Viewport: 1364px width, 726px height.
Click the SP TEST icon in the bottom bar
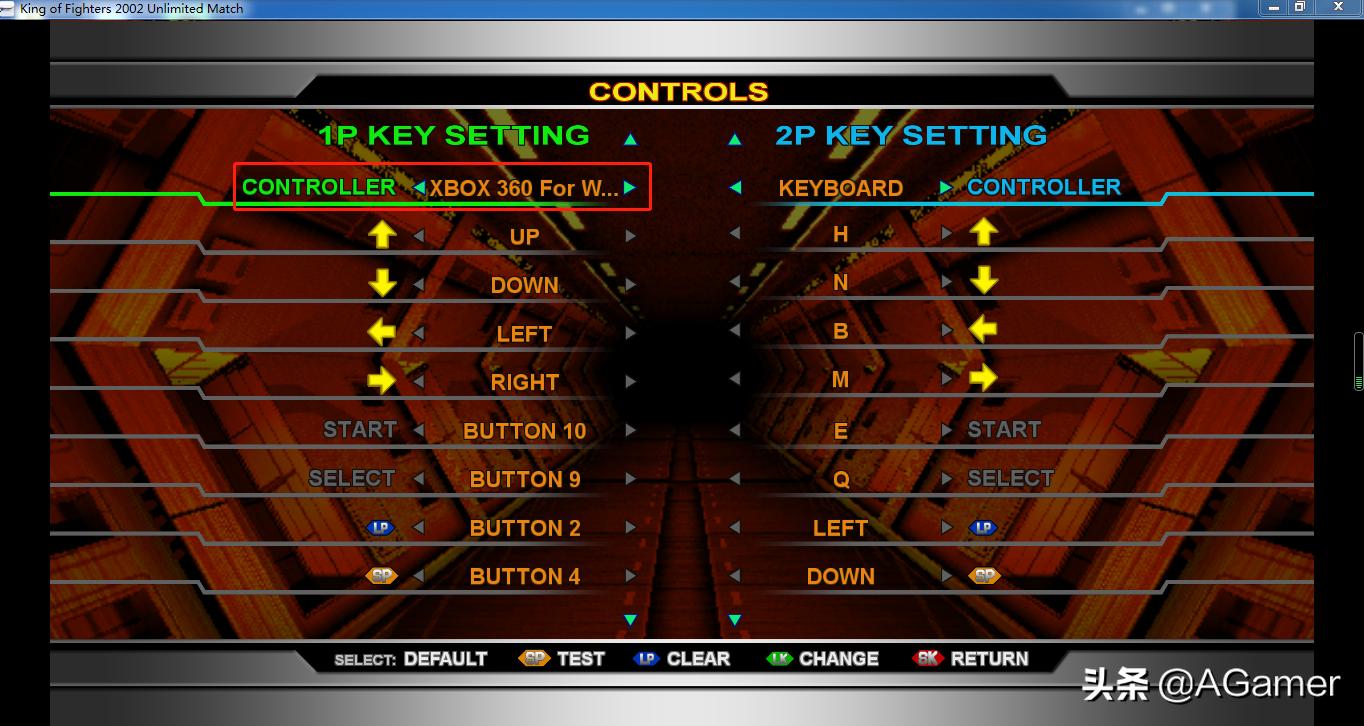(535, 658)
